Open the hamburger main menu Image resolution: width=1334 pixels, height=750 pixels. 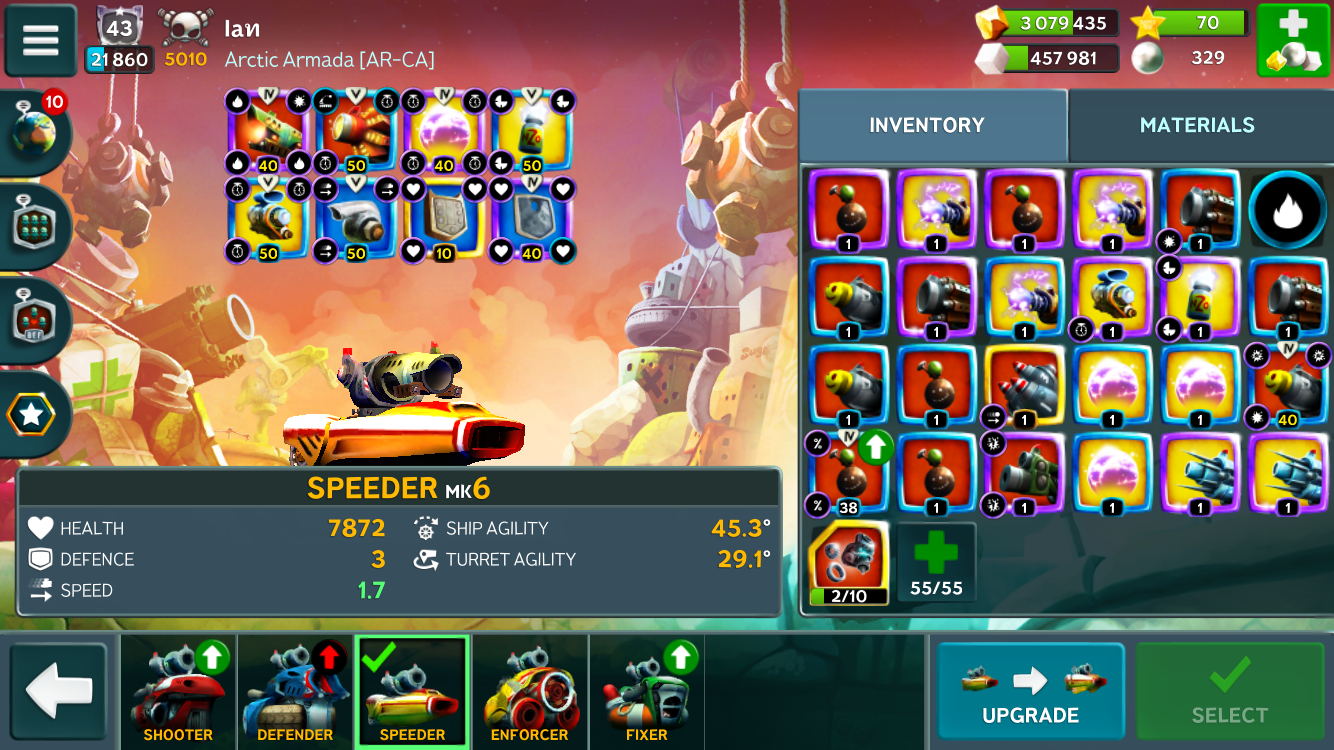tap(41, 40)
